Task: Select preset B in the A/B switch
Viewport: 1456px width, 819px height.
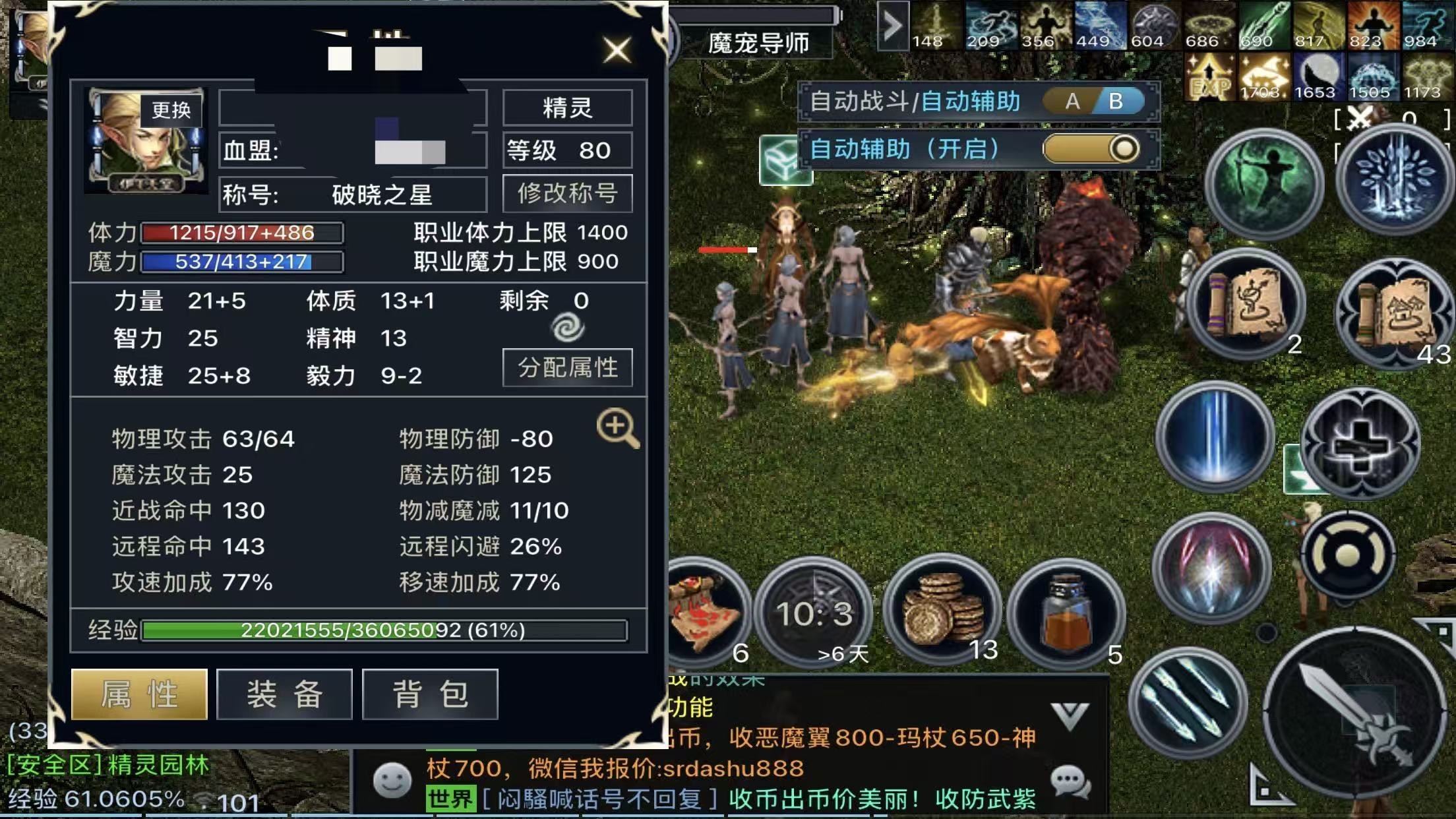Action: [x=1116, y=102]
